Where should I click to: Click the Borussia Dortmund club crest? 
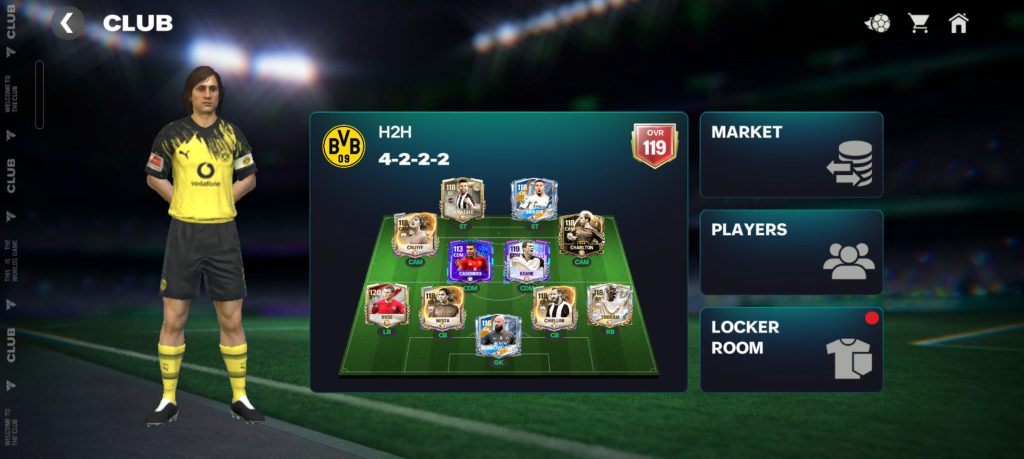(x=344, y=146)
